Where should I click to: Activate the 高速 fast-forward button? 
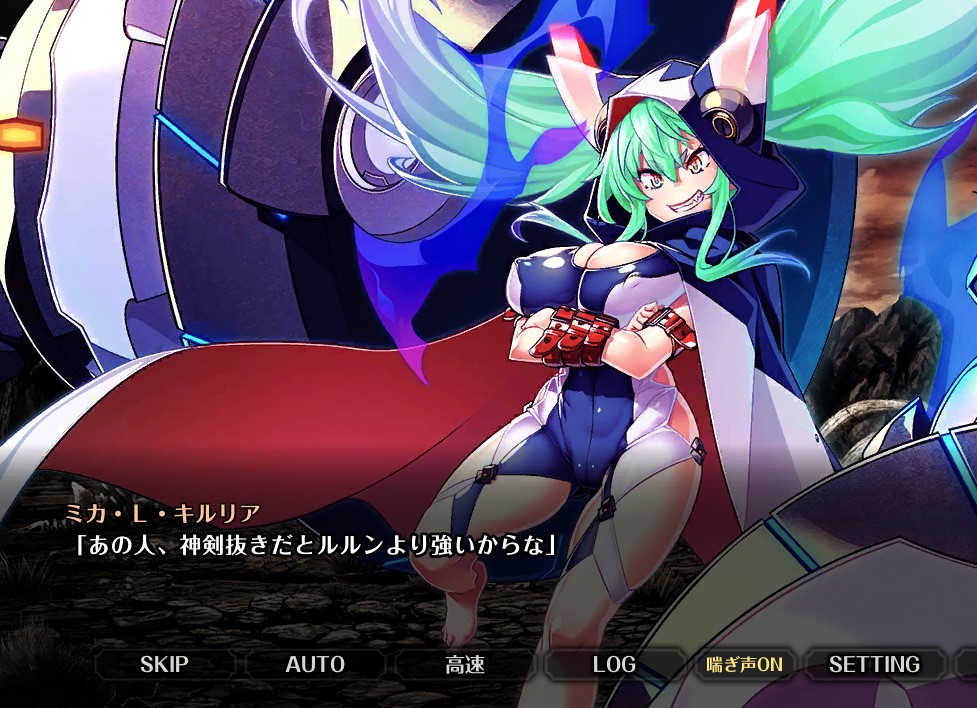[x=465, y=664]
